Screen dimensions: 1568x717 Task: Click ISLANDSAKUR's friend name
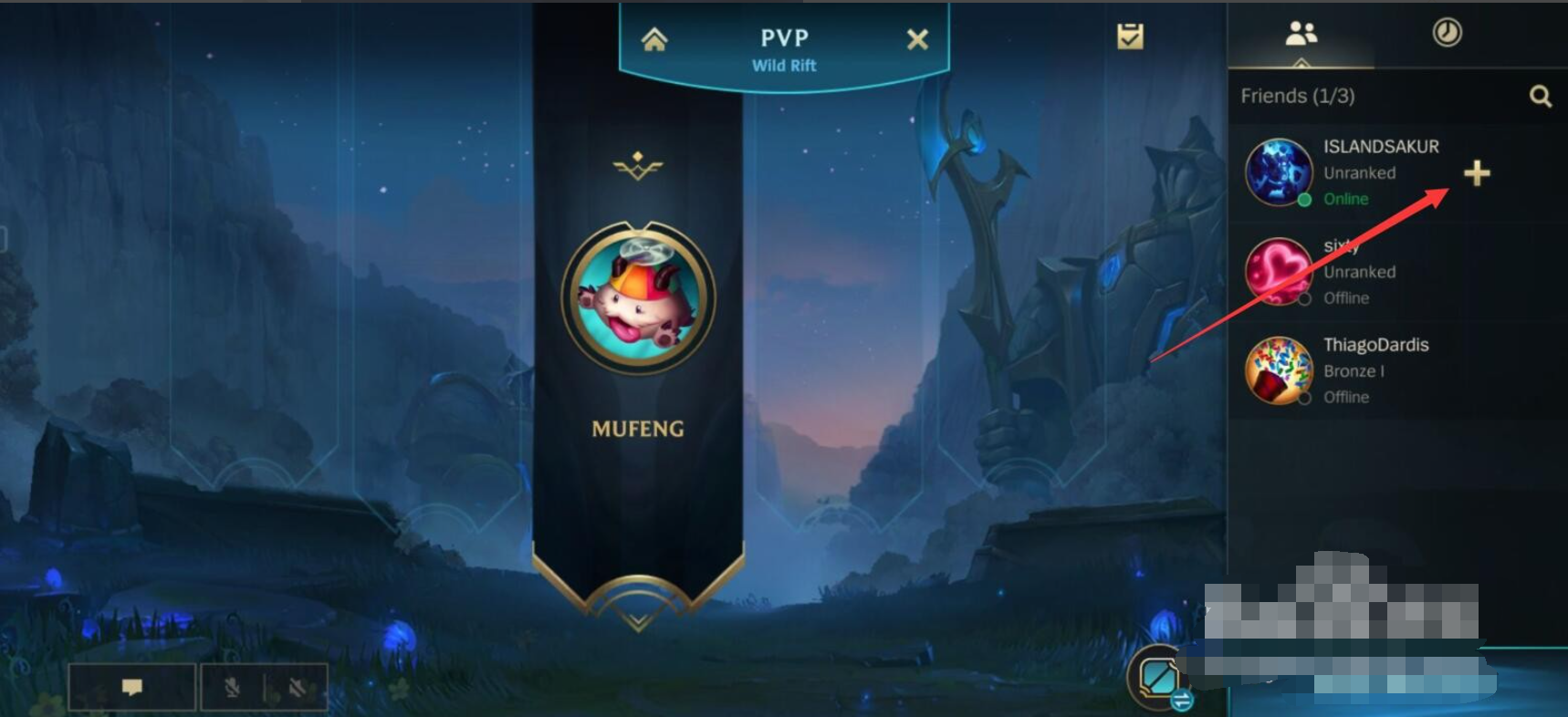(1381, 146)
